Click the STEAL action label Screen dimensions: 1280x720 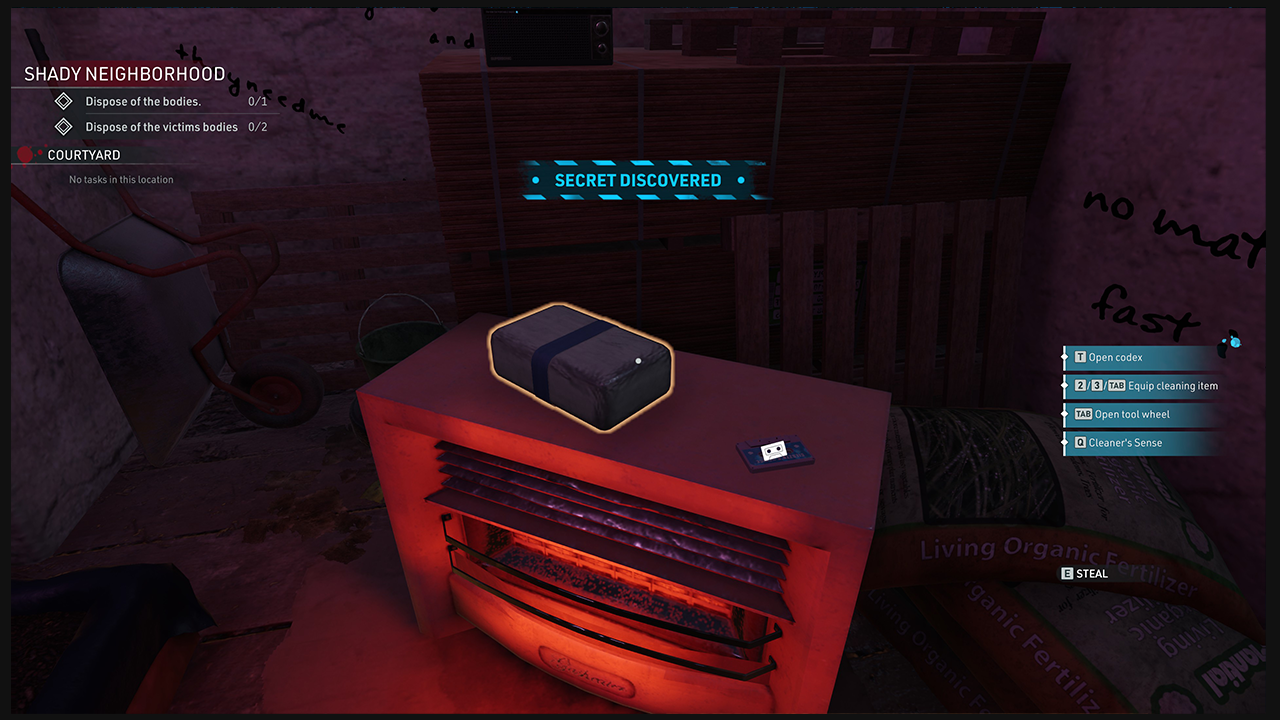(x=1093, y=573)
